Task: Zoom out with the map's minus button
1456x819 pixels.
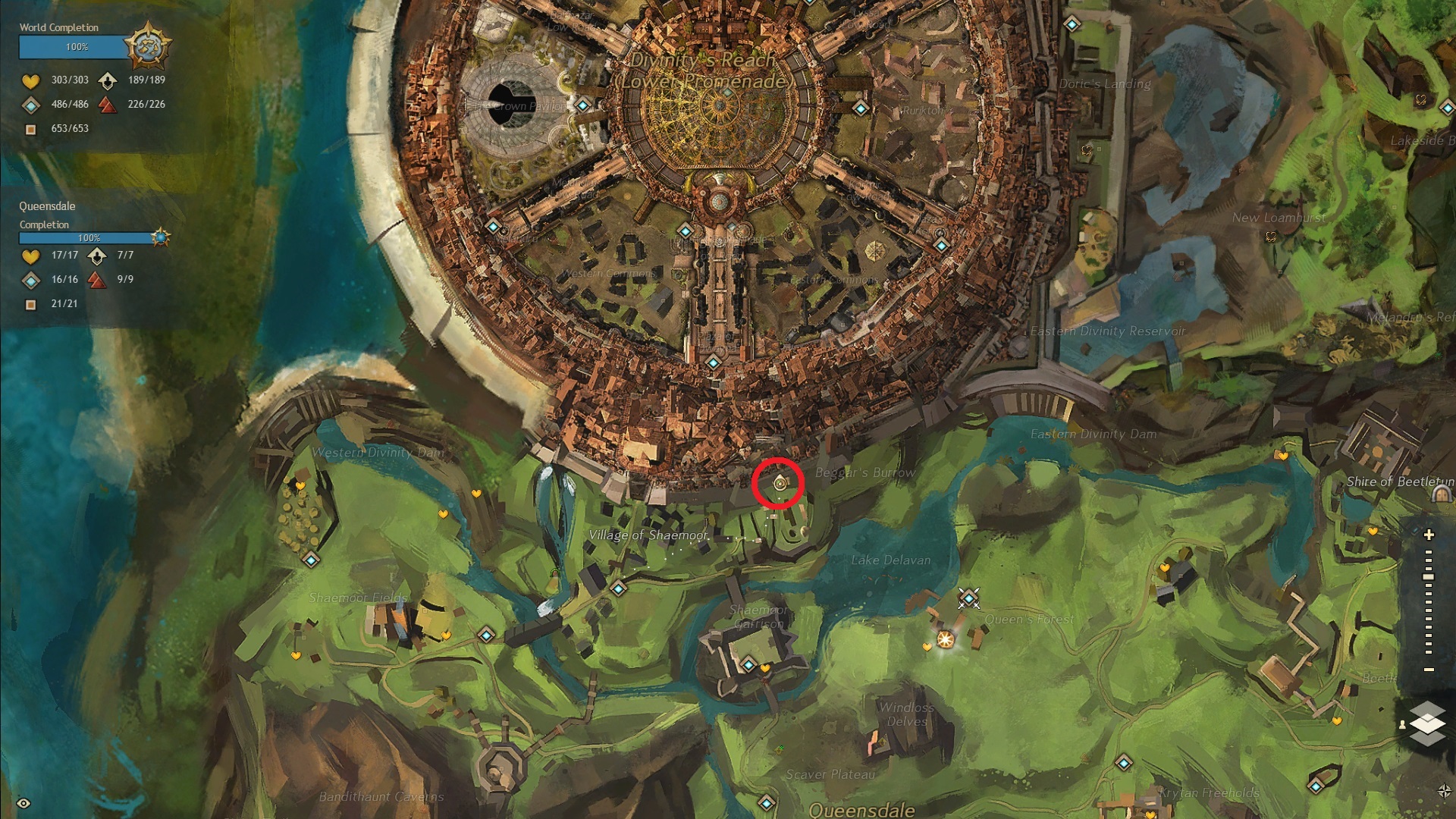Action: point(1429,670)
